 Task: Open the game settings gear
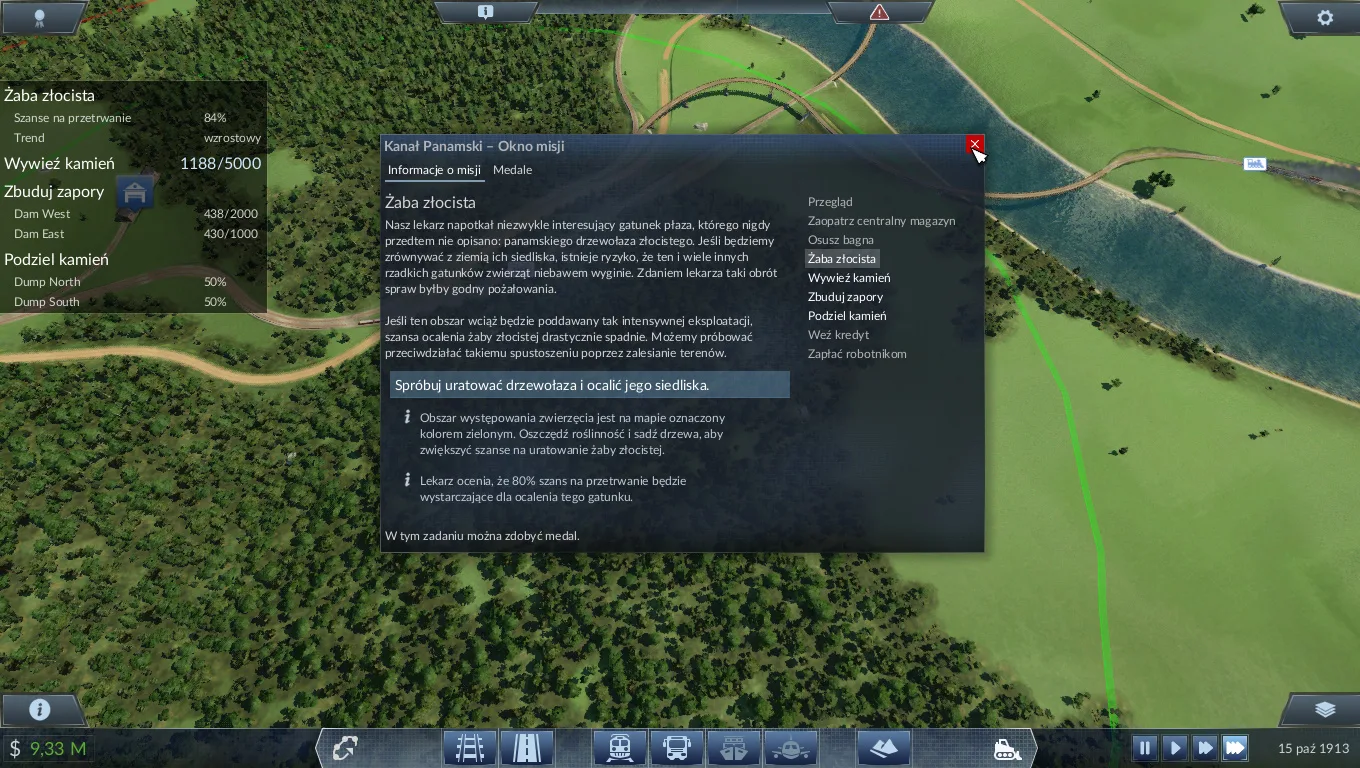click(x=1325, y=18)
